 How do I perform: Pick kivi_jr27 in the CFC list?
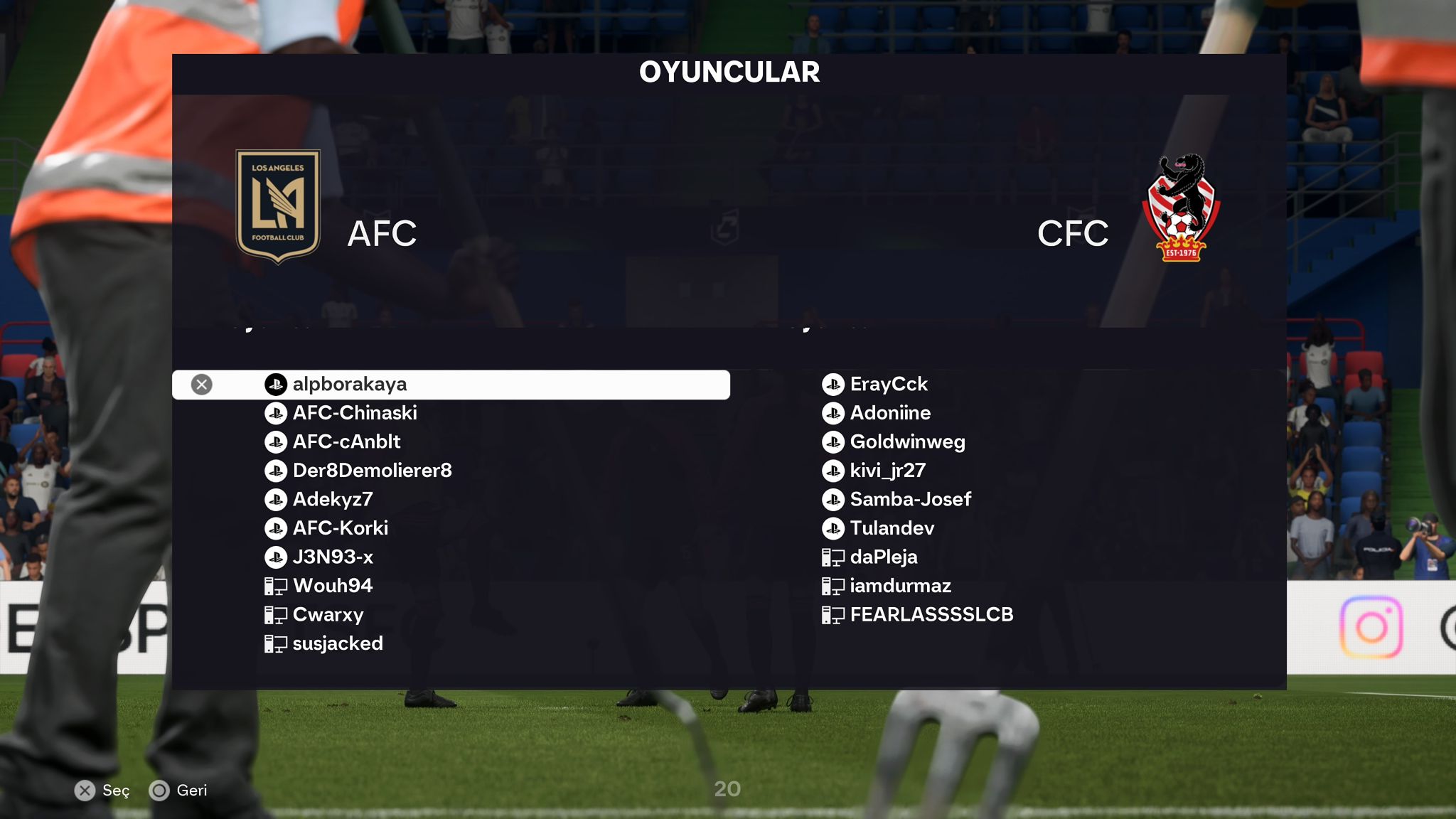(888, 471)
